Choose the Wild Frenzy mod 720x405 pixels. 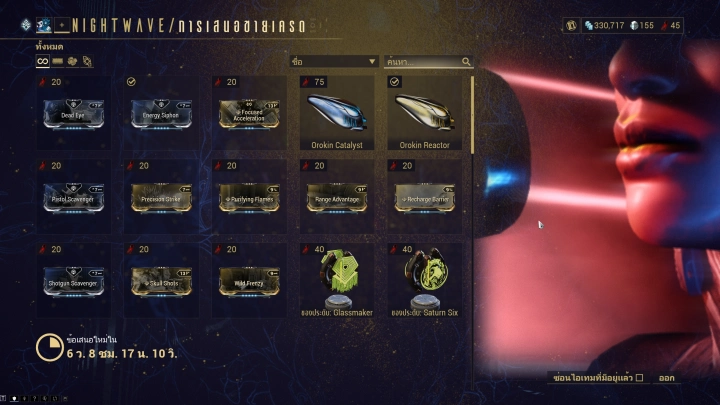(246, 279)
